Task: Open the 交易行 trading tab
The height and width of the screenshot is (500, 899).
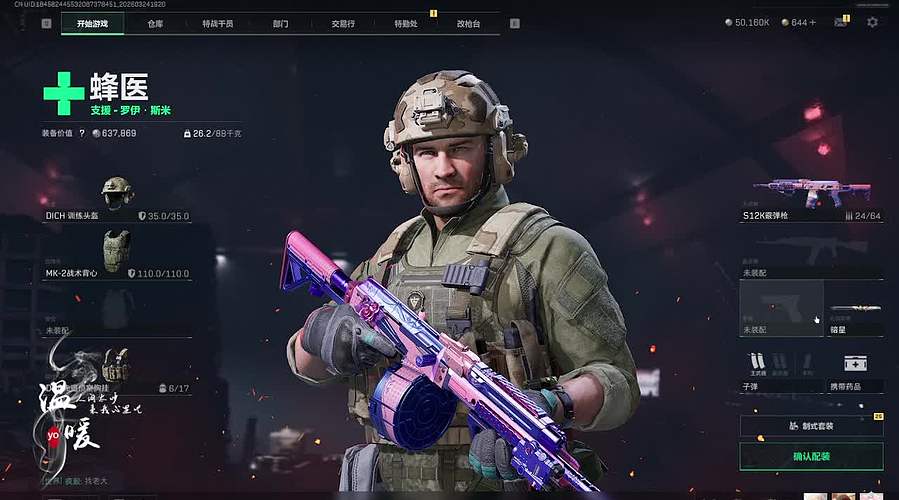Action: pos(343,23)
